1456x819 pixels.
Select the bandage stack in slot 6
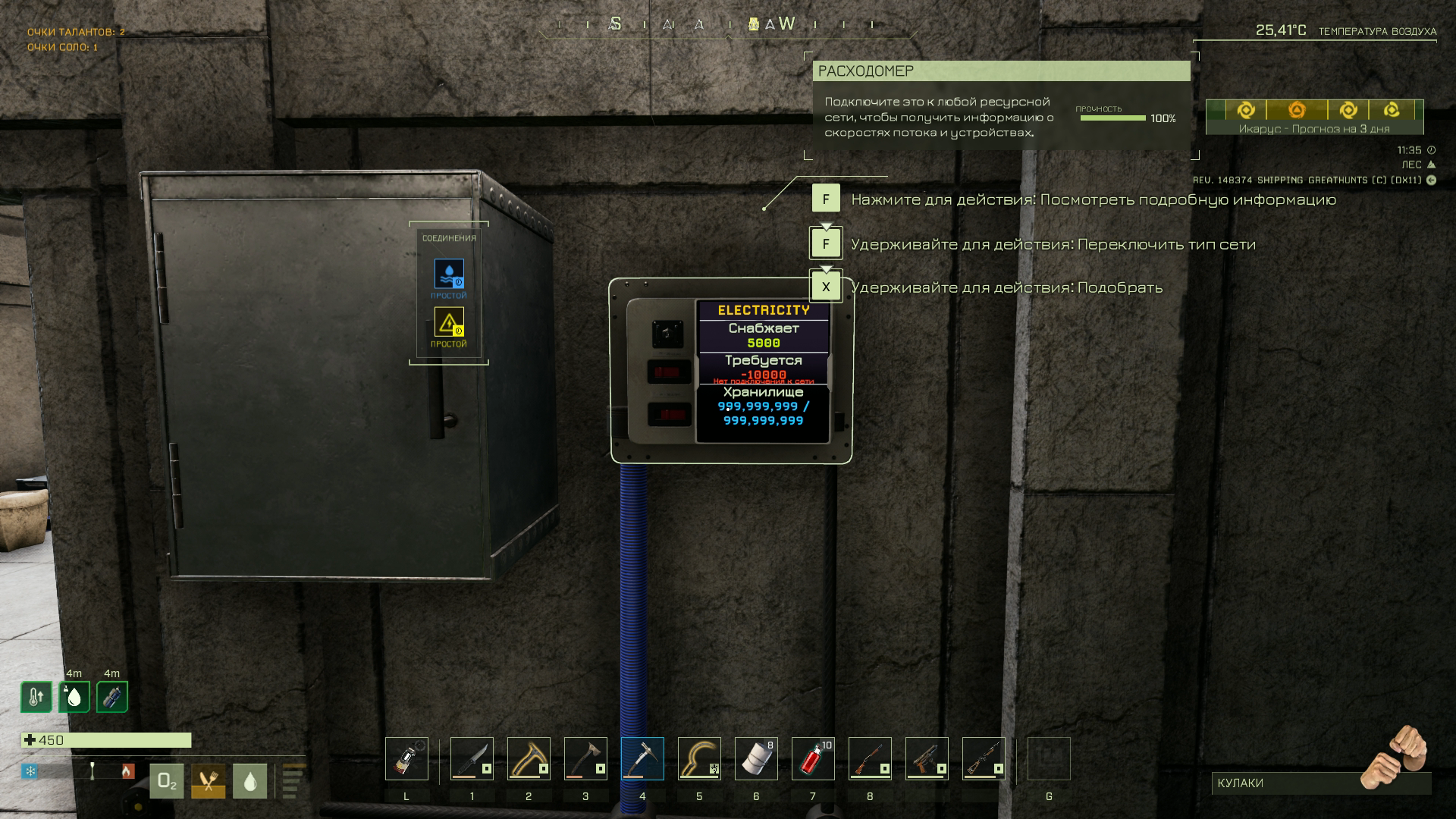(756, 758)
